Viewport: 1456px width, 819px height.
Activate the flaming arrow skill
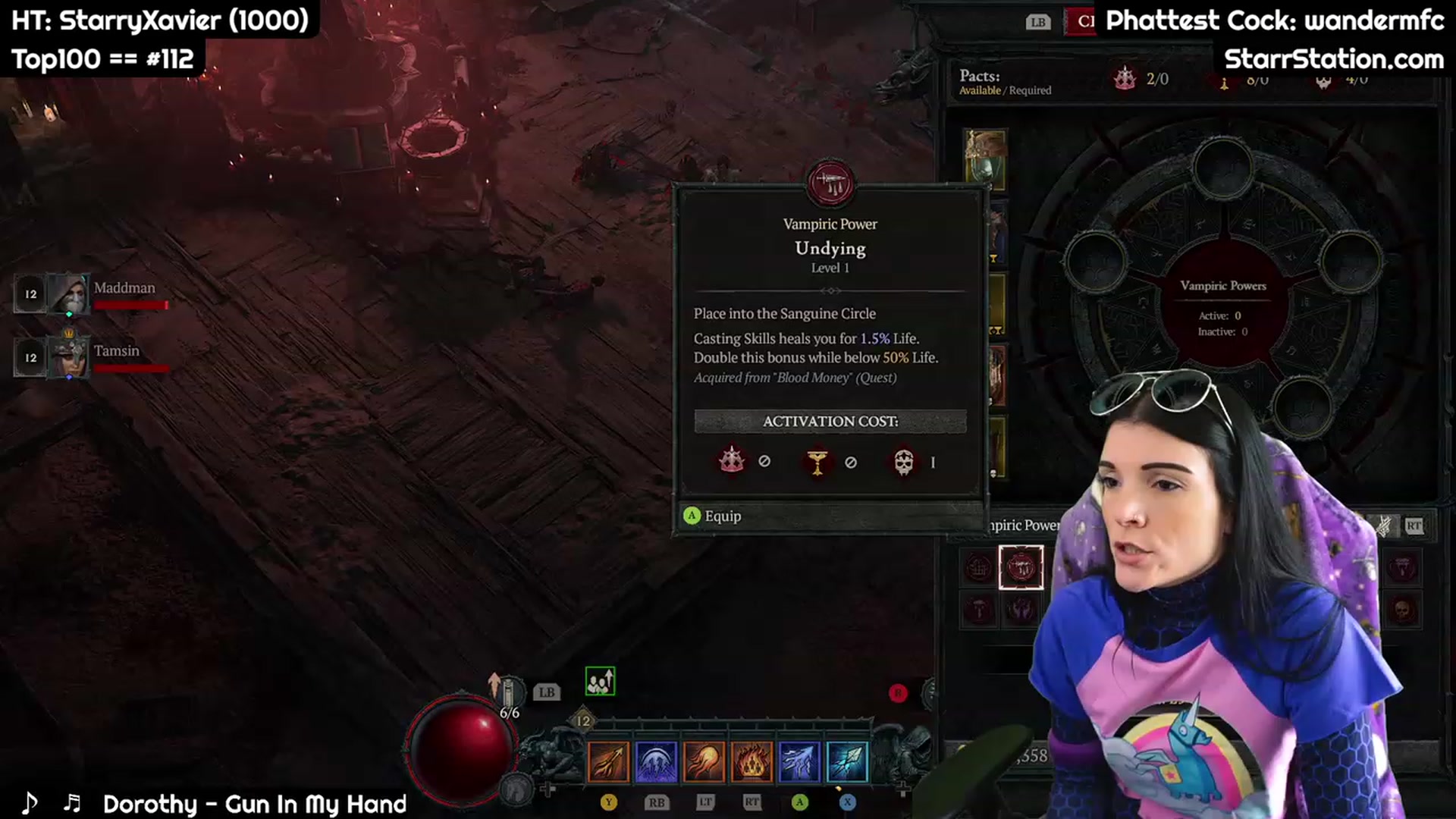pos(608,761)
